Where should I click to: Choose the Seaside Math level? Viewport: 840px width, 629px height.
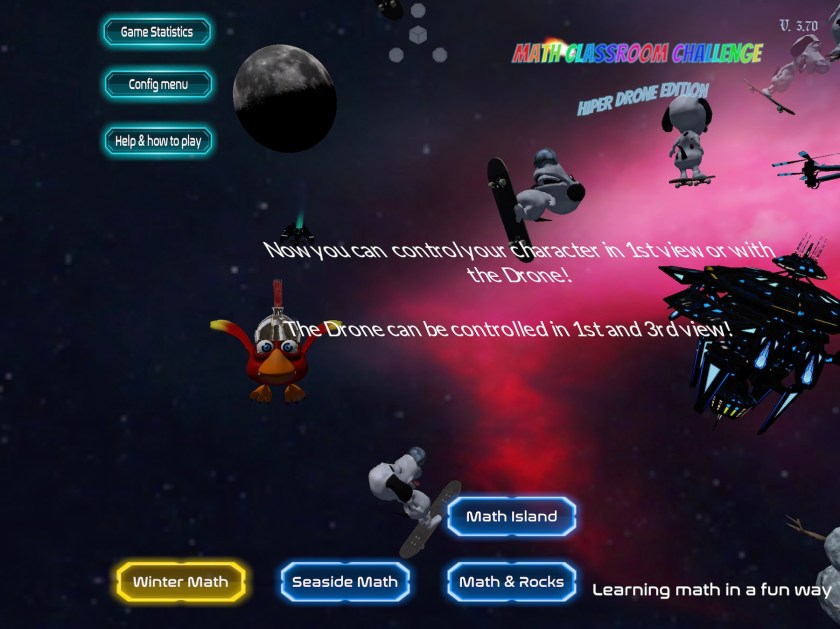click(345, 582)
